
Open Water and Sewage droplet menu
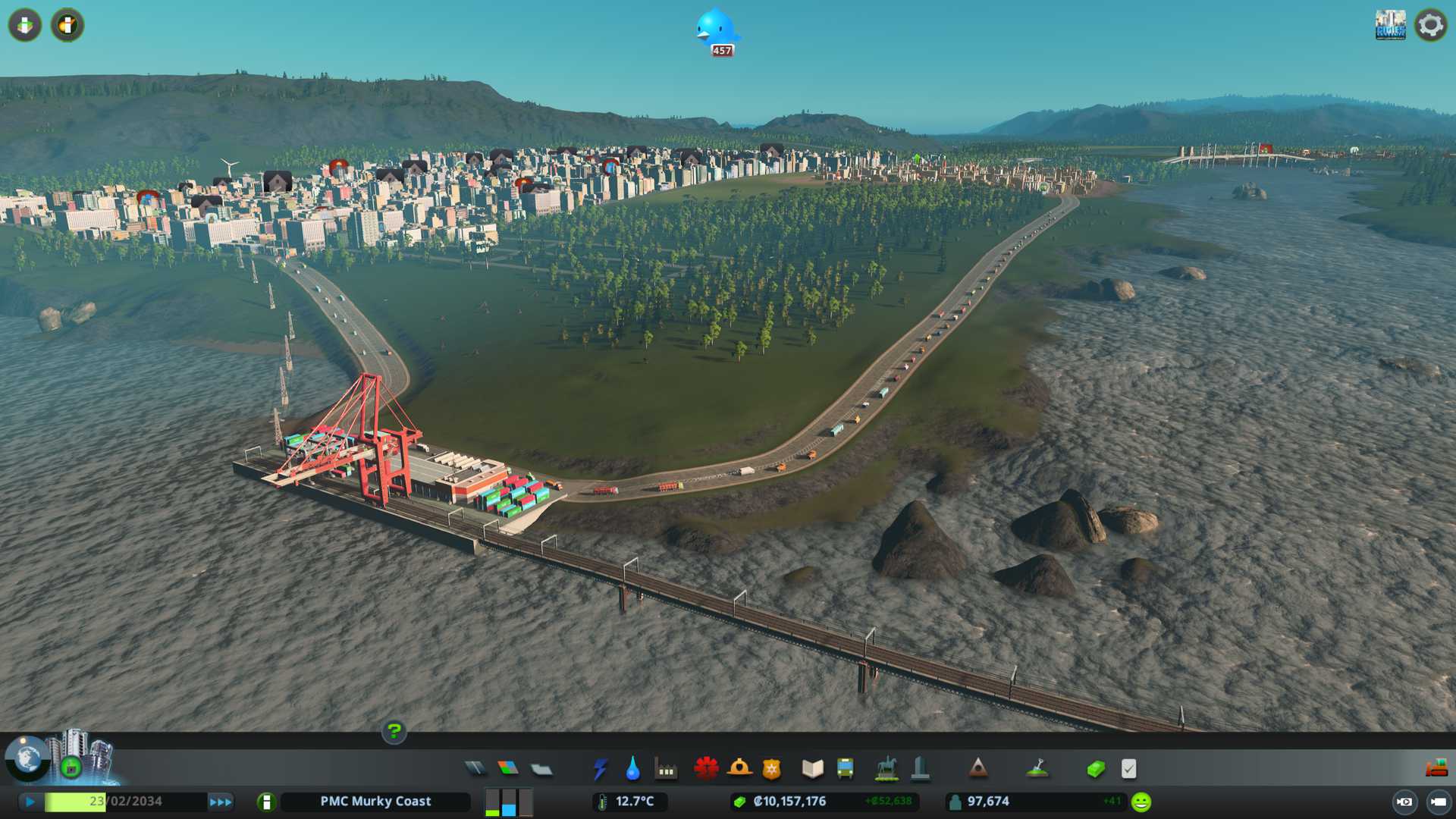click(632, 769)
